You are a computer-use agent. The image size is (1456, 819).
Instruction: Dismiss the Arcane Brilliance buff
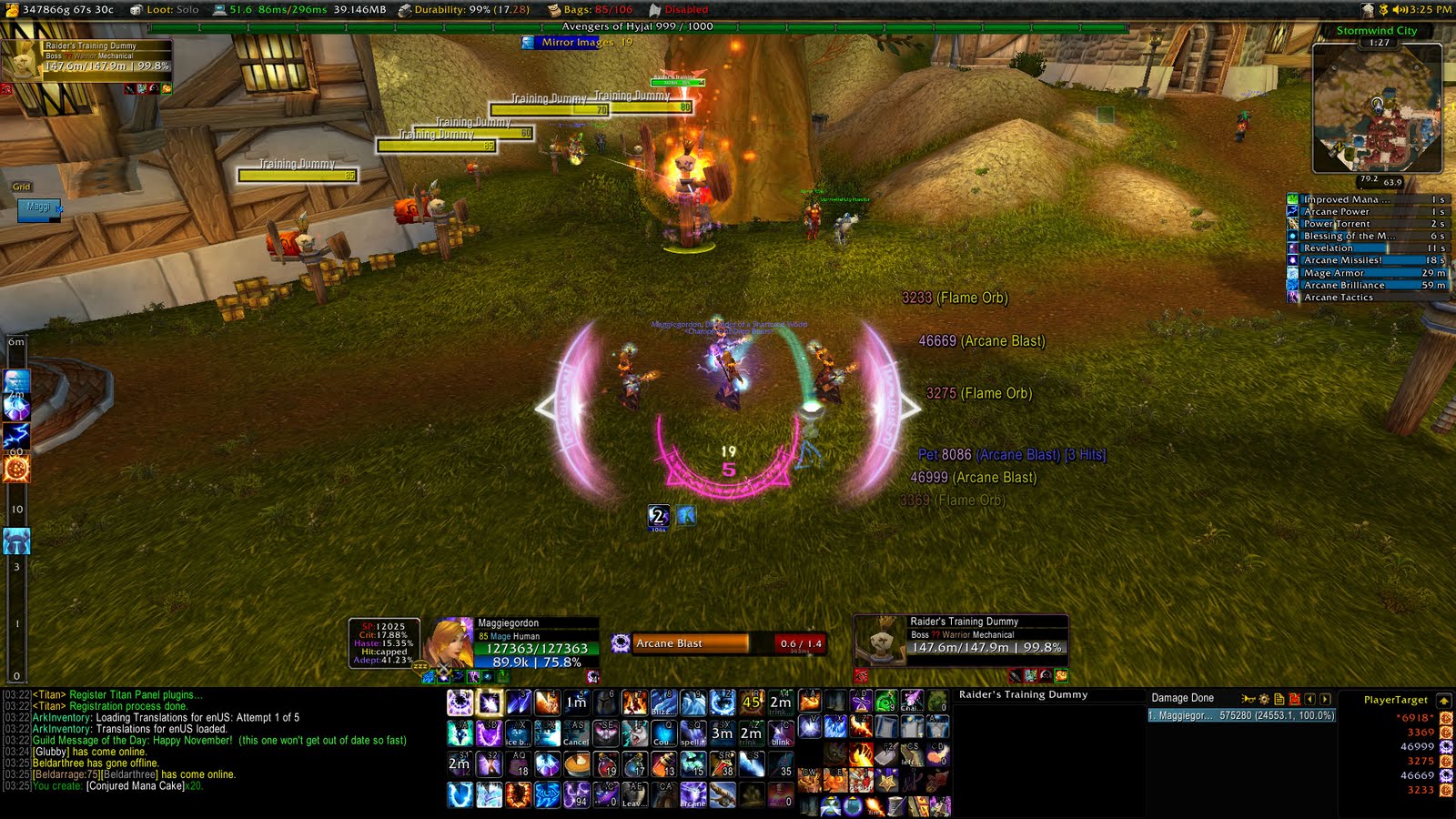coord(1291,285)
